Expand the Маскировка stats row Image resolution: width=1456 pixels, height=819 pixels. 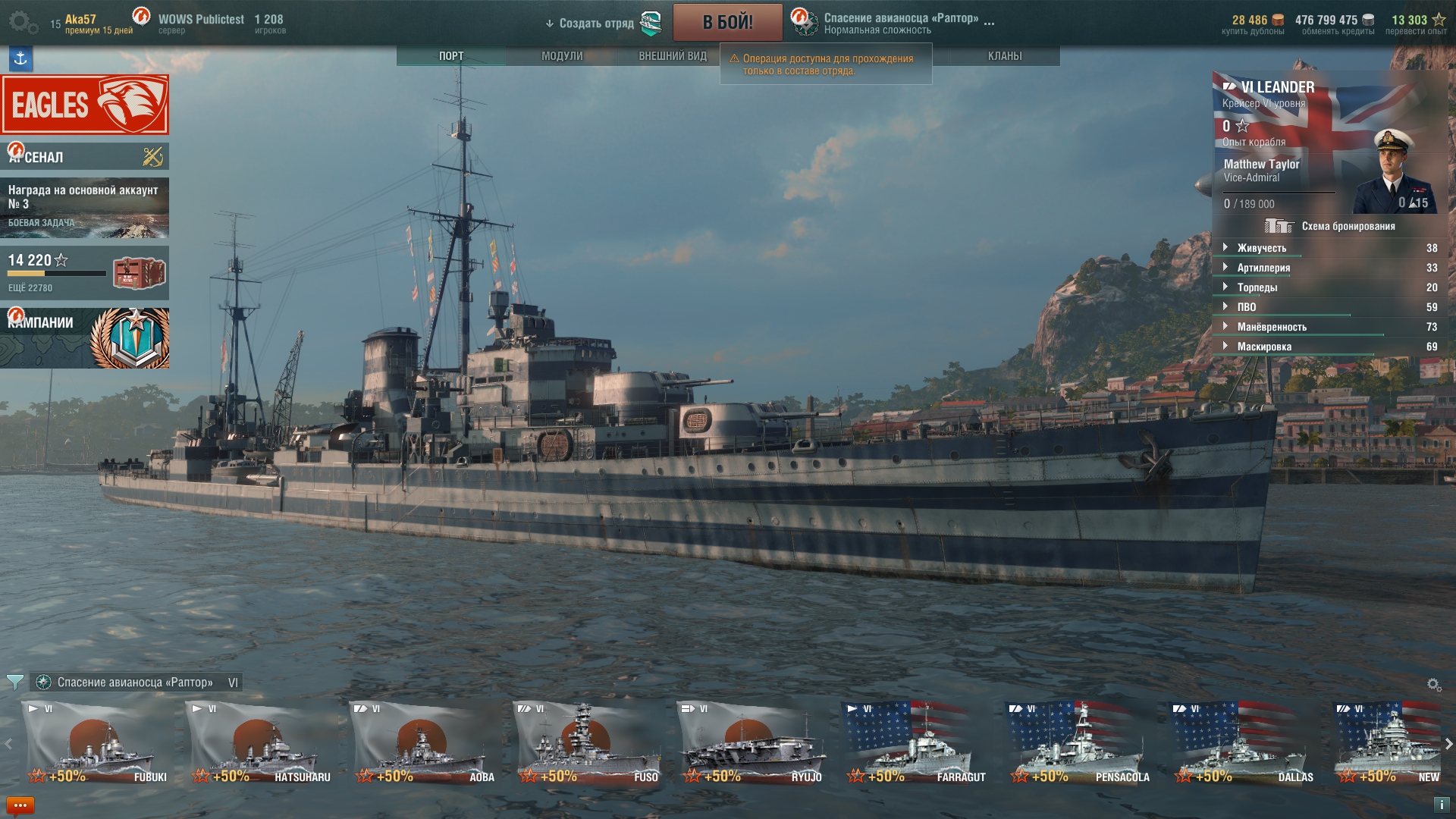pyautogui.click(x=1264, y=347)
